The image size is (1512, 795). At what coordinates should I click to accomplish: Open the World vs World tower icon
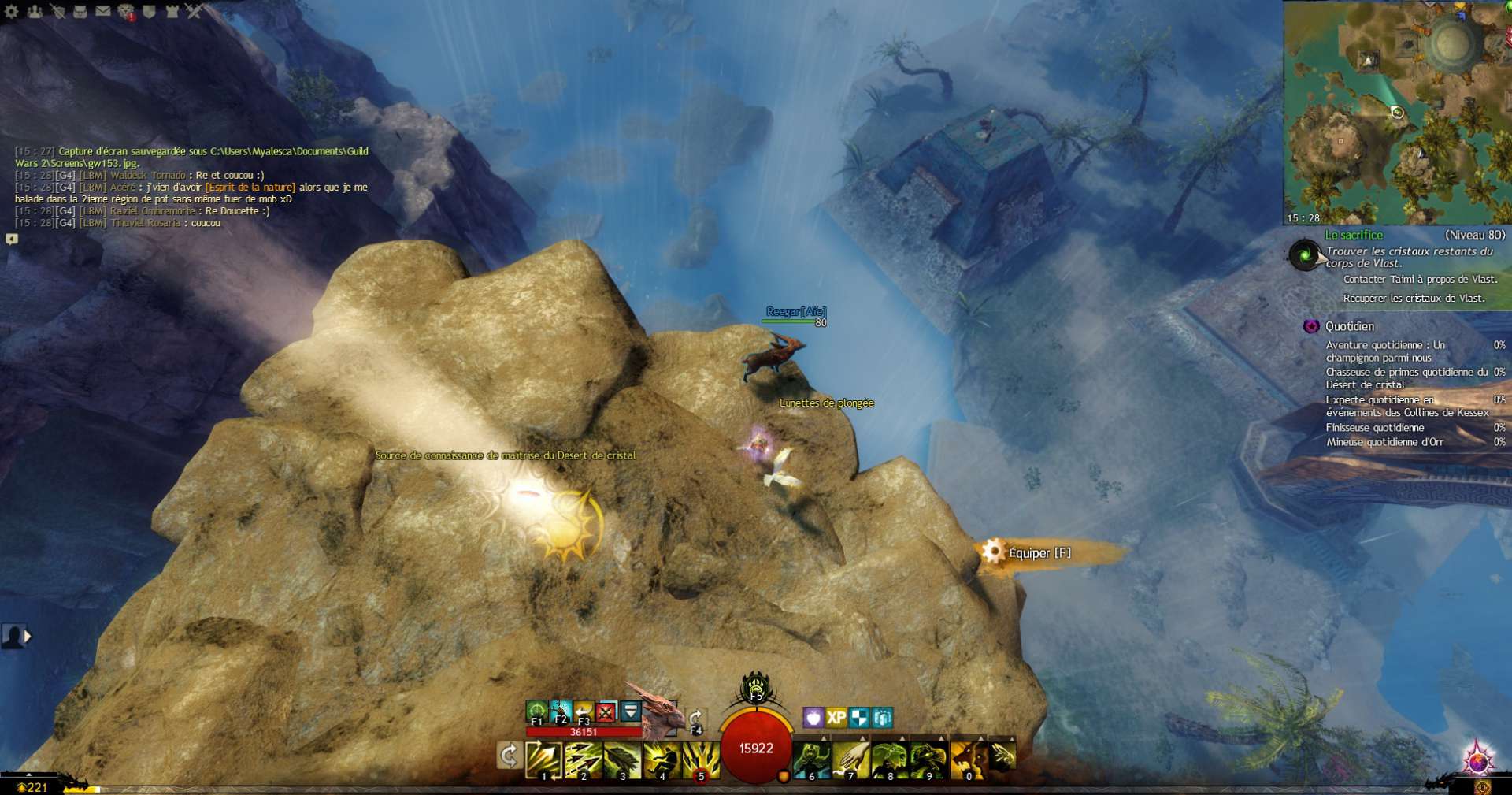pos(172,11)
